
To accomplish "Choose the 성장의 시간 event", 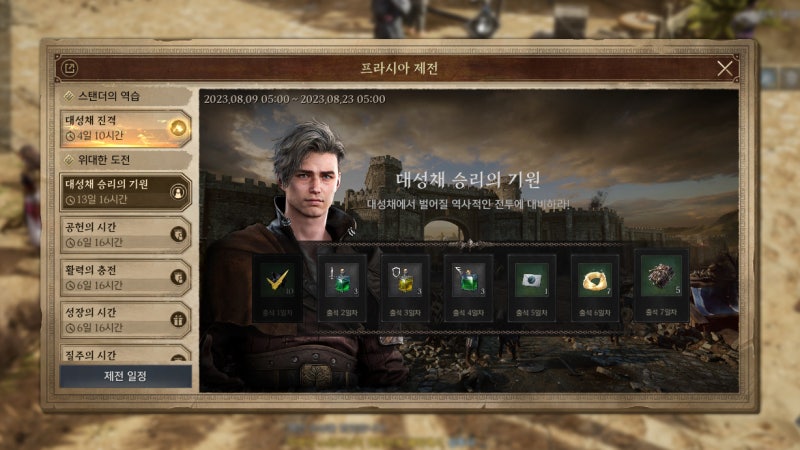I will point(125,318).
